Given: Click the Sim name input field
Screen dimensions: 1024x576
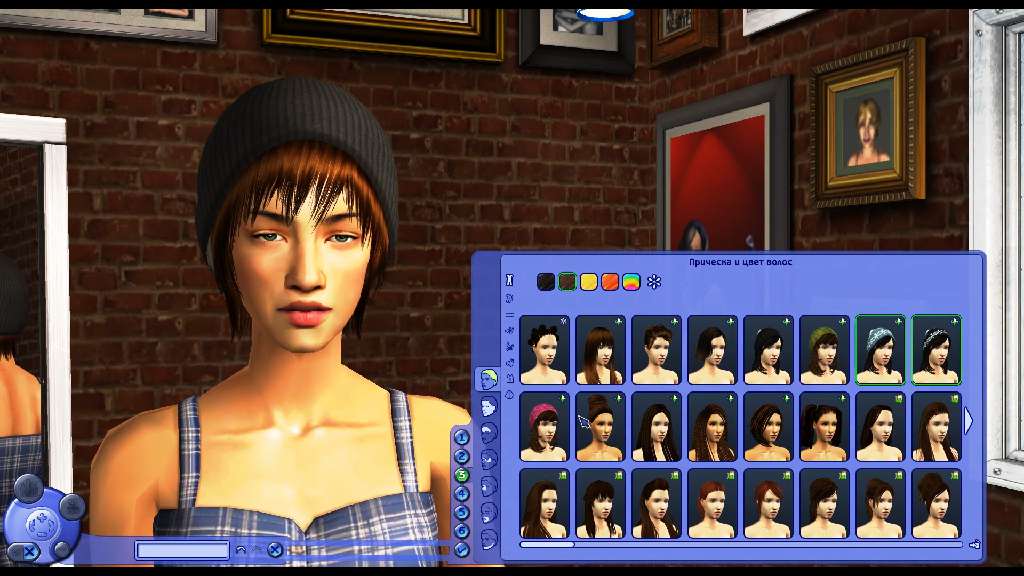Looking at the screenshot, I should pos(183,550).
